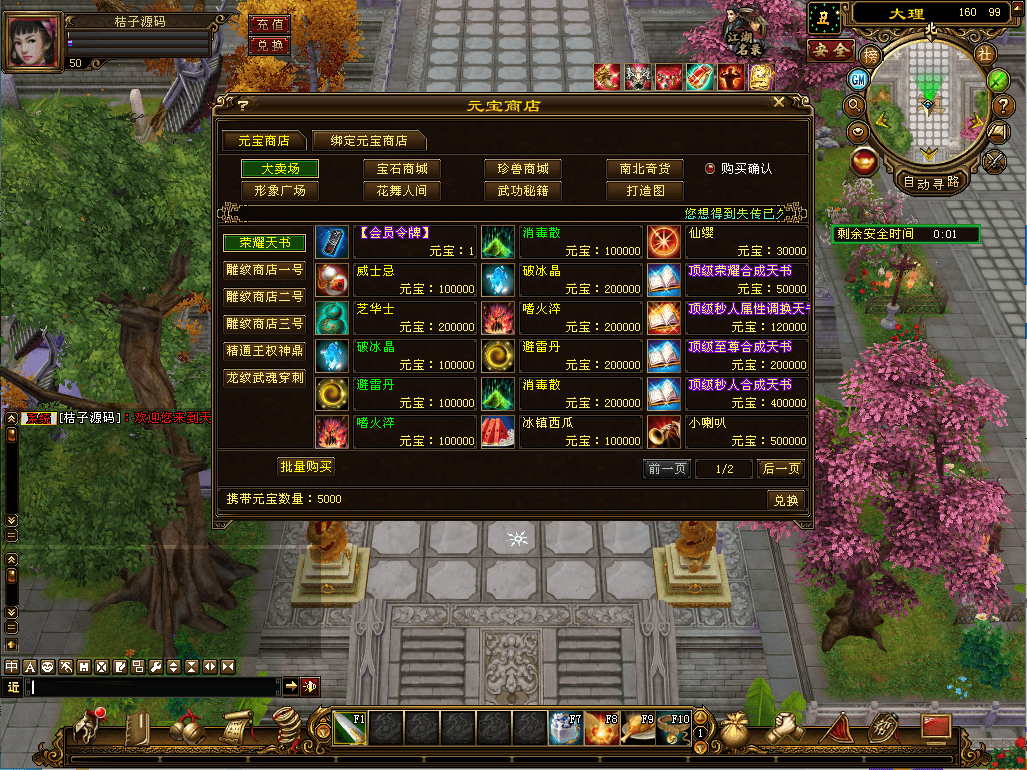Toggle the 购买确认 option
1027x770 pixels.
(x=710, y=169)
